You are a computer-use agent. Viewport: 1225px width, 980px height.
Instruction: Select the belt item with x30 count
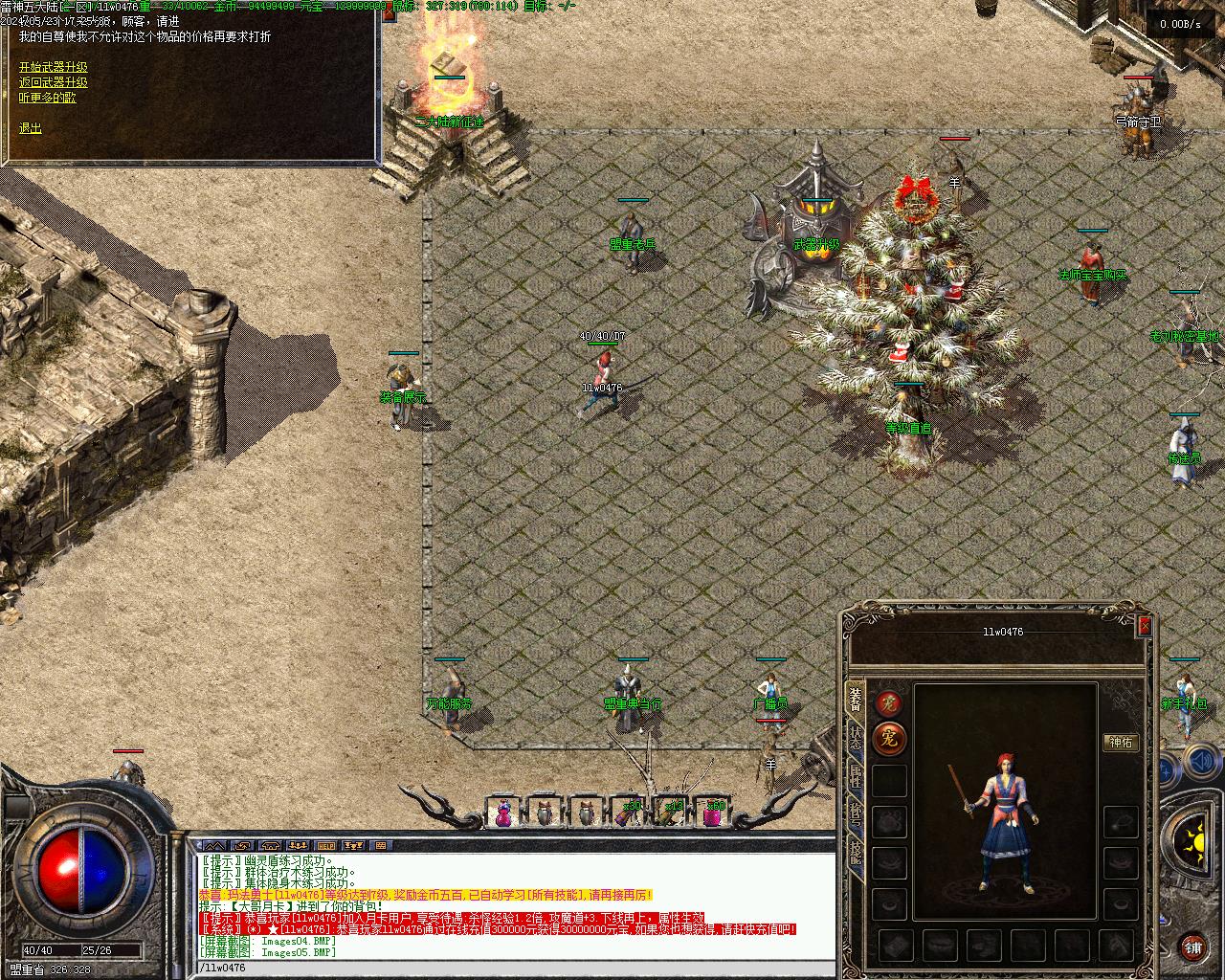[x=628, y=813]
